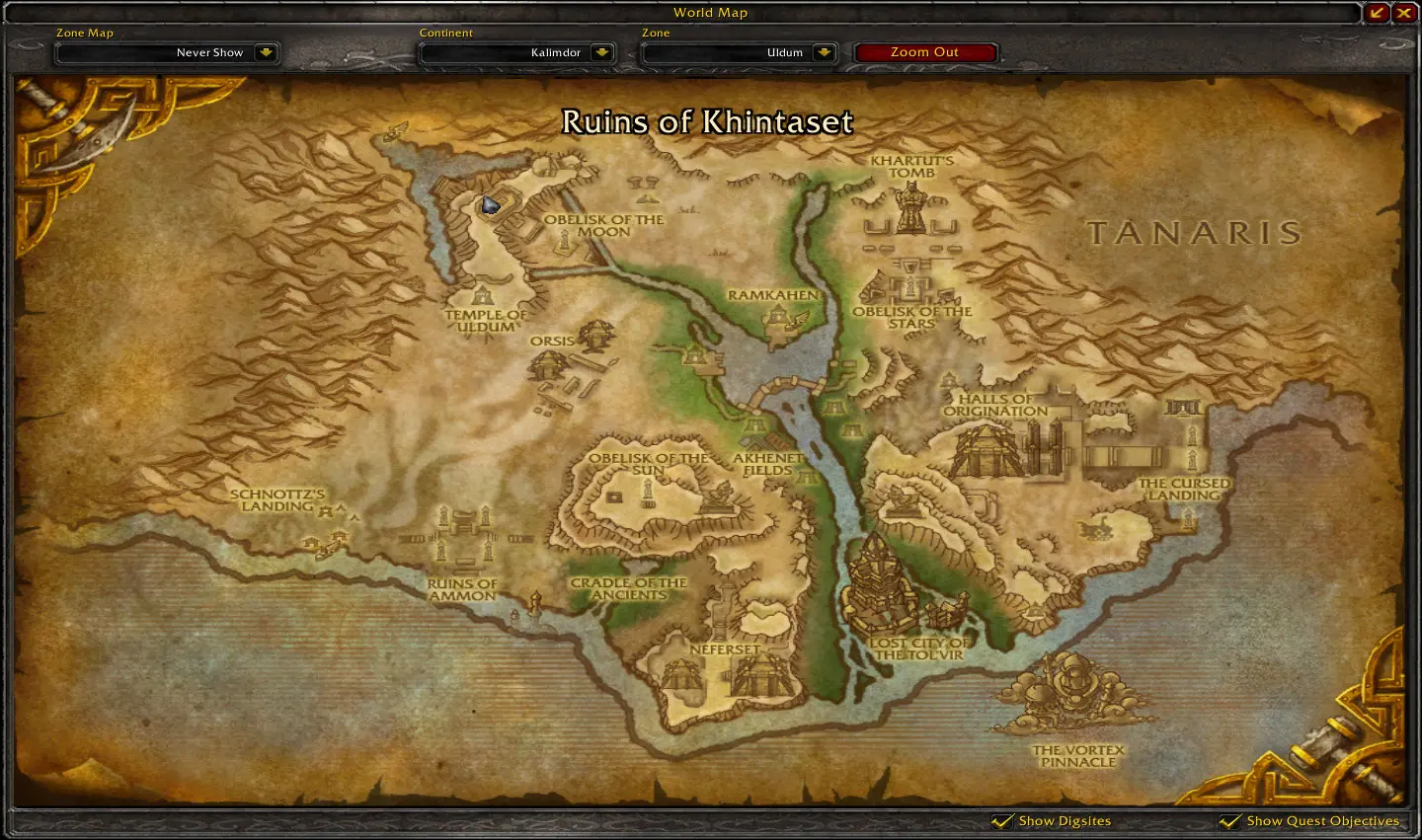This screenshot has height=840, width=1422.
Task: Minimize the World Map with the arrow button
Action: click(x=1377, y=13)
